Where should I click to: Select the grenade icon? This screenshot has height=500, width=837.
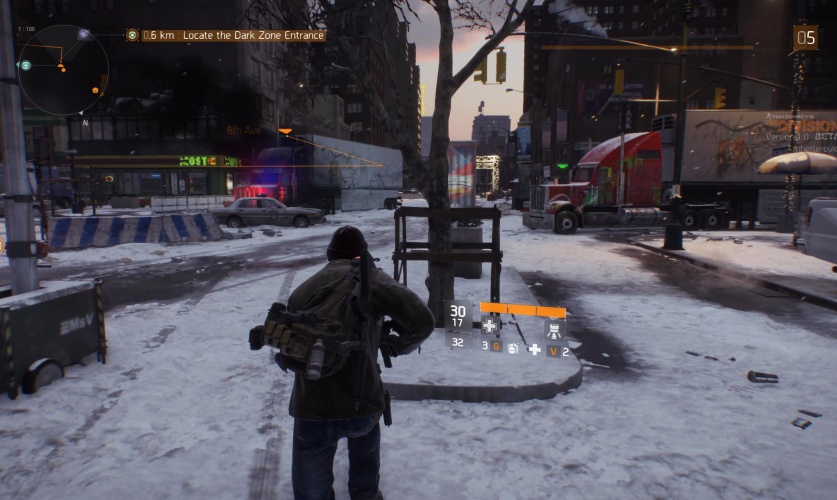[511, 349]
